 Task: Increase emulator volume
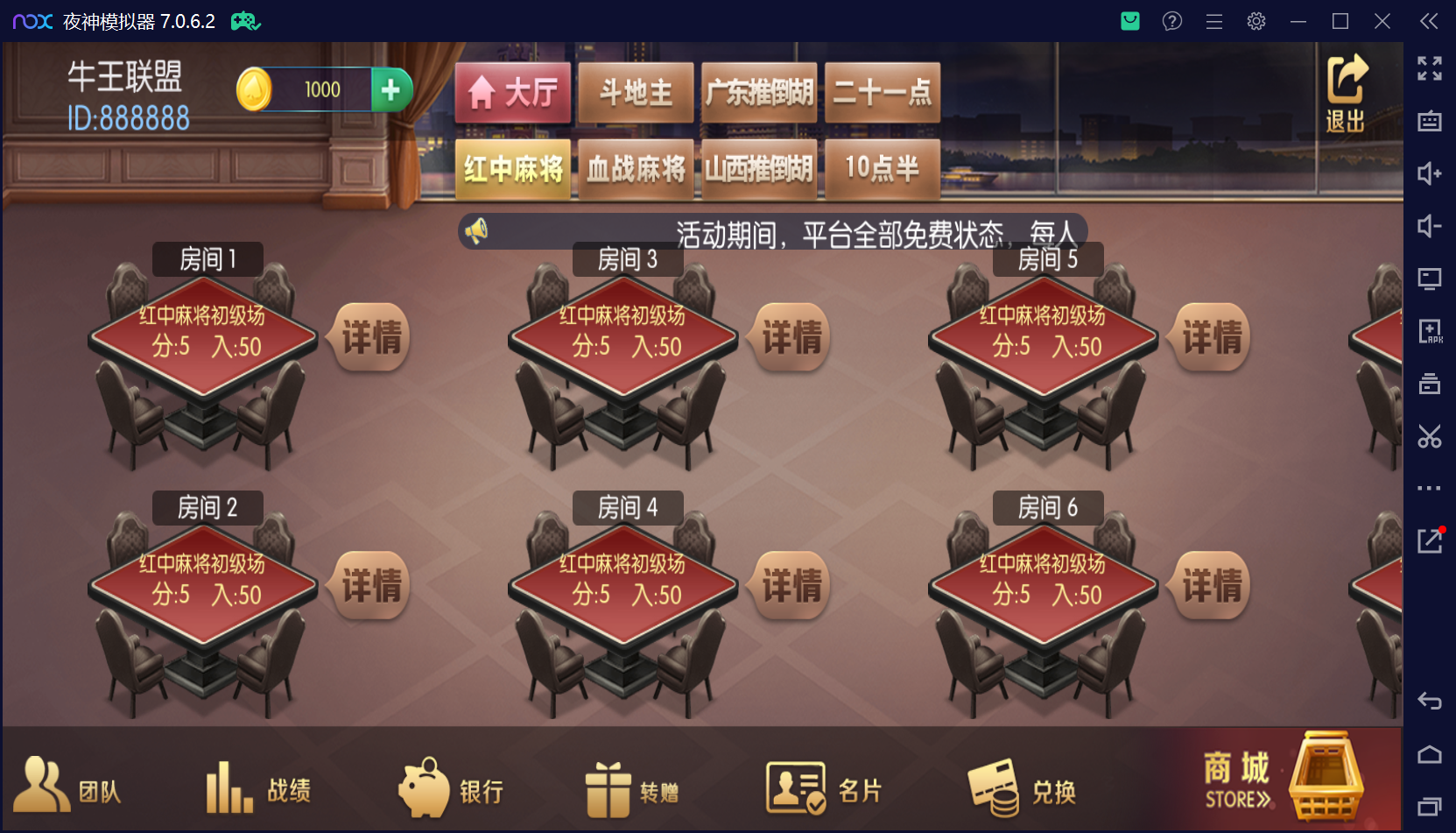[x=1431, y=174]
